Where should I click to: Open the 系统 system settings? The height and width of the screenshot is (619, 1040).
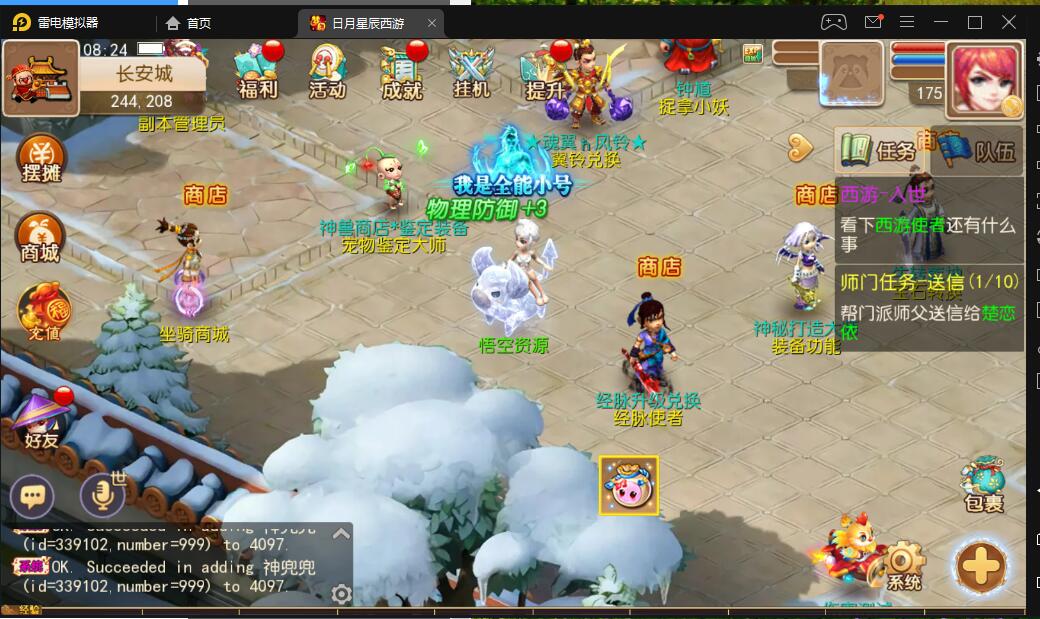coord(903,566)
